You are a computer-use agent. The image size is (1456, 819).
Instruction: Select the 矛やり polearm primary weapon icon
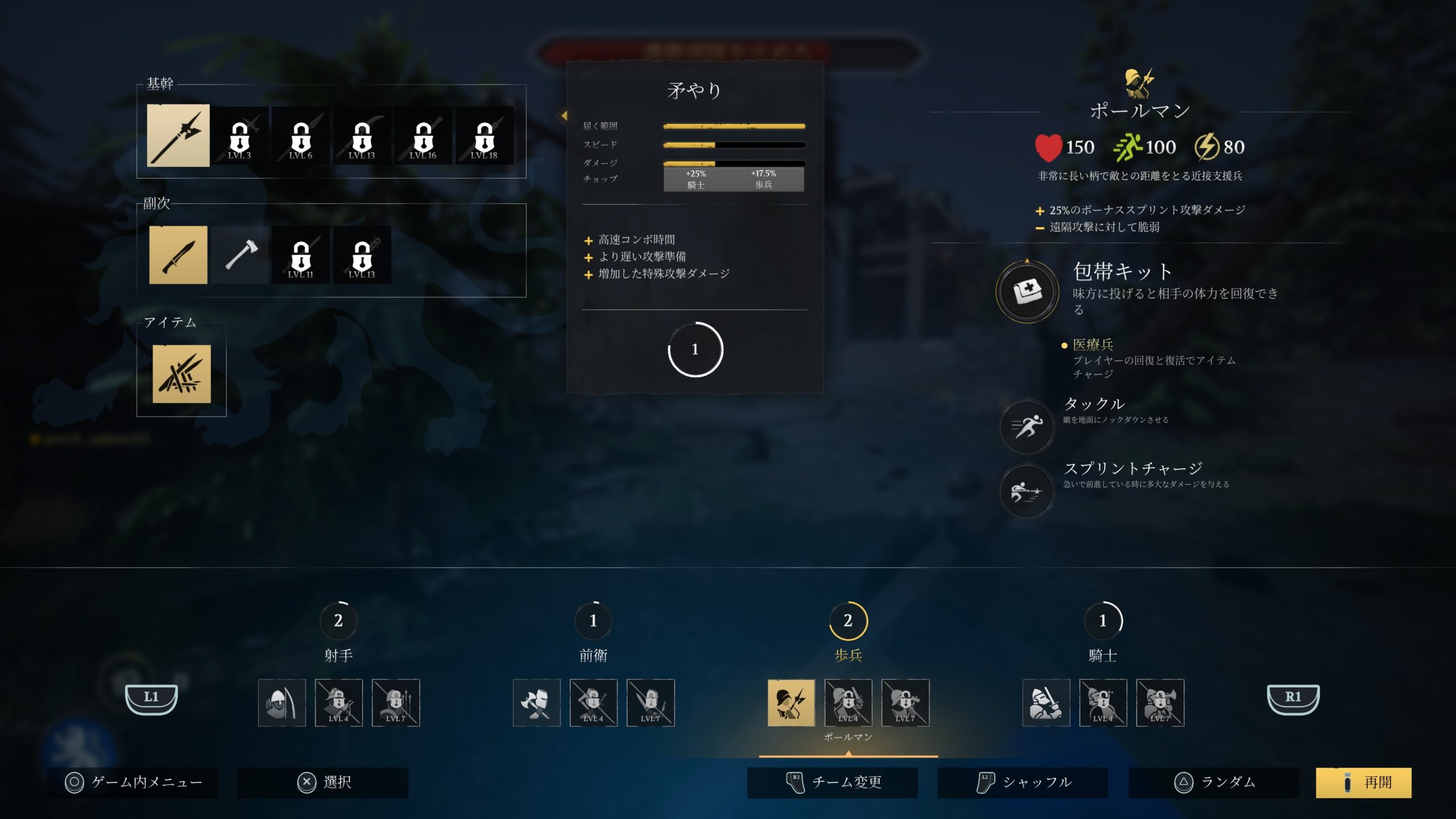179,135
